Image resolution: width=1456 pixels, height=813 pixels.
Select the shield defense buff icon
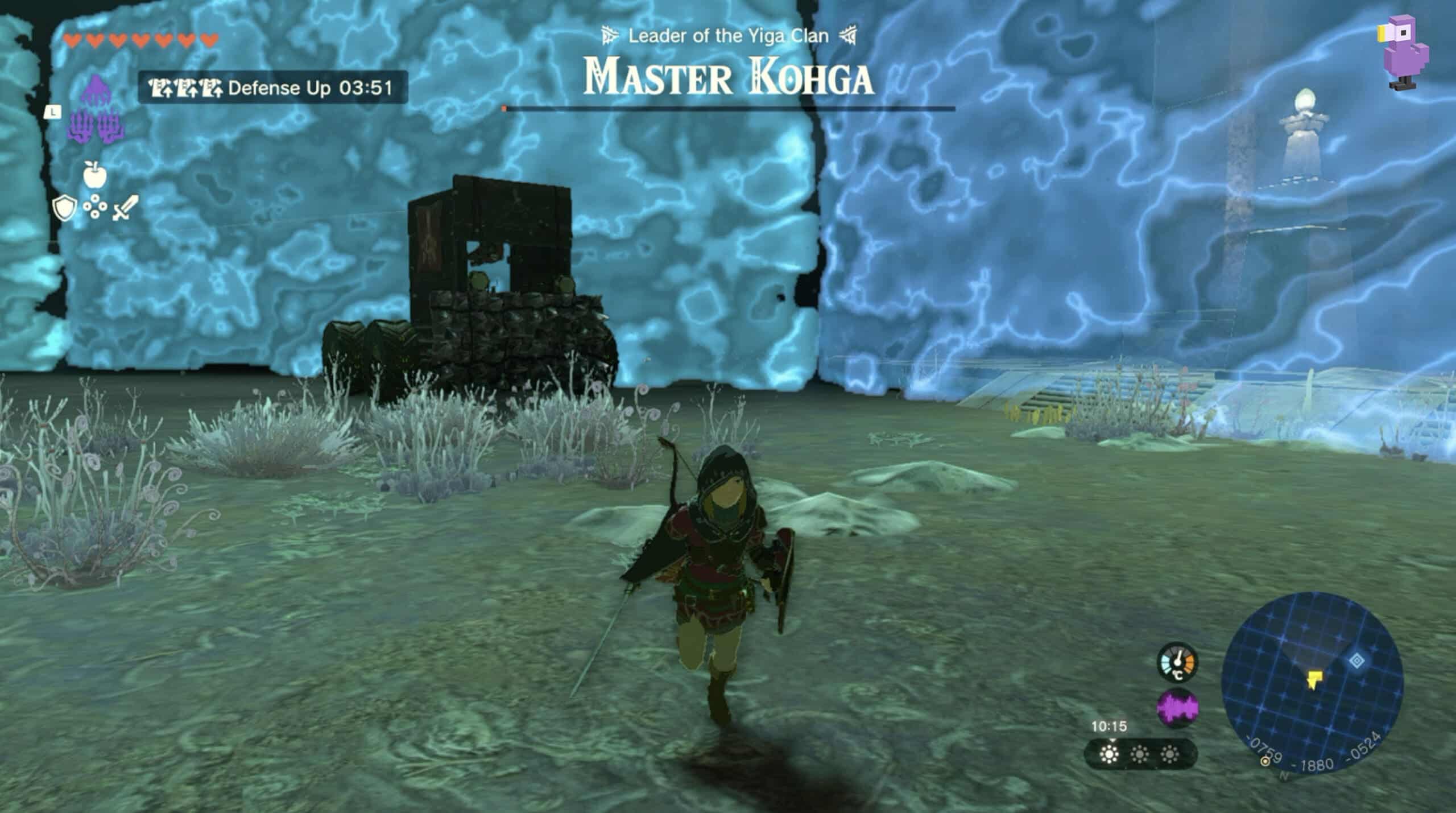coord(65,209)
